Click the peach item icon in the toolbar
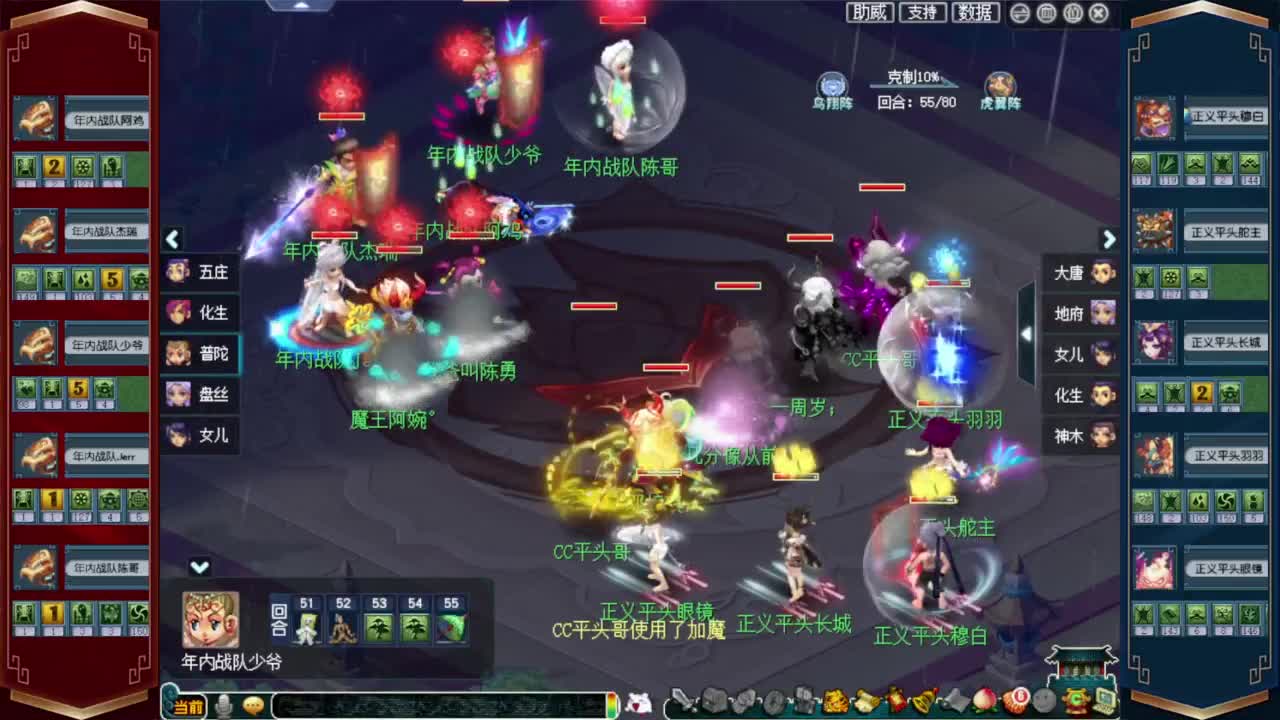This screenshot has height=720, width=1280. 981,701
